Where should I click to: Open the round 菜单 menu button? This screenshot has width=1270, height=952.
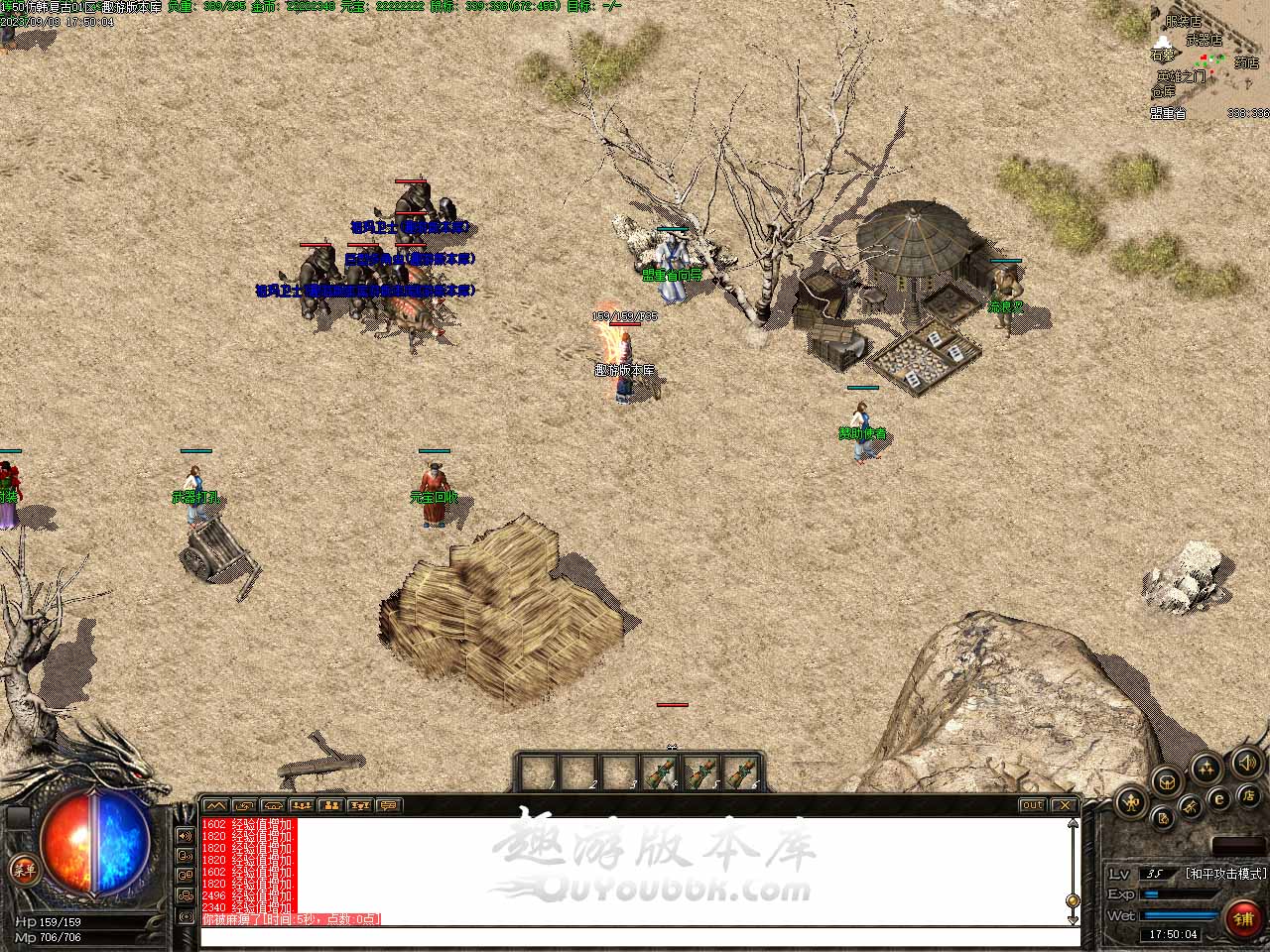(22, 871)
